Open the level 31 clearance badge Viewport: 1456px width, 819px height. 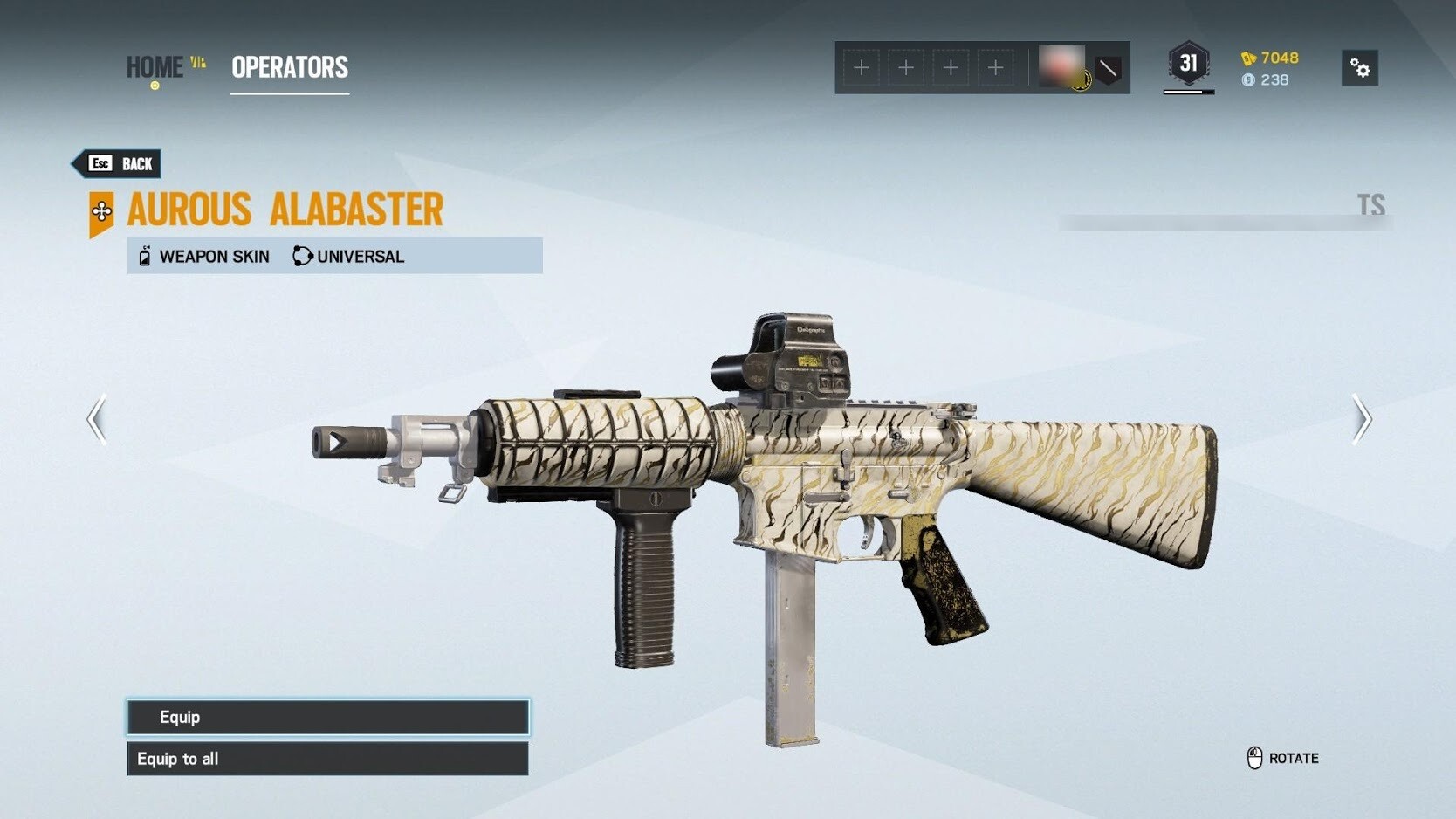[x=1188, y=65]
